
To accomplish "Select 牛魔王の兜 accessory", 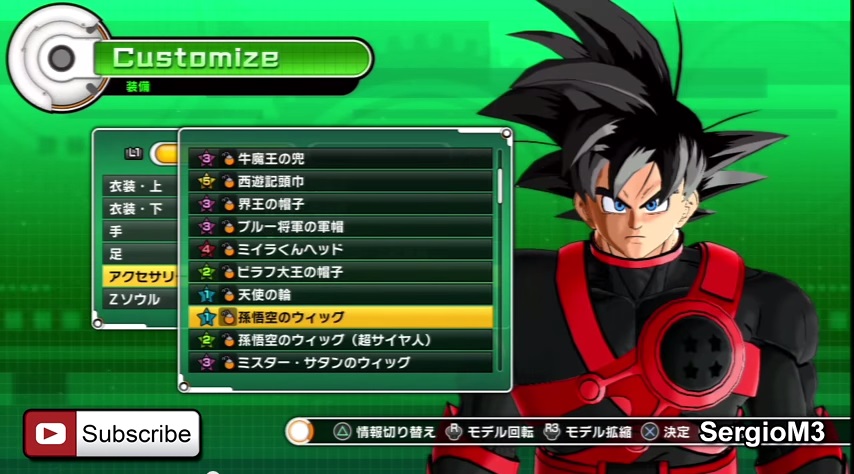I will (340, 158).
